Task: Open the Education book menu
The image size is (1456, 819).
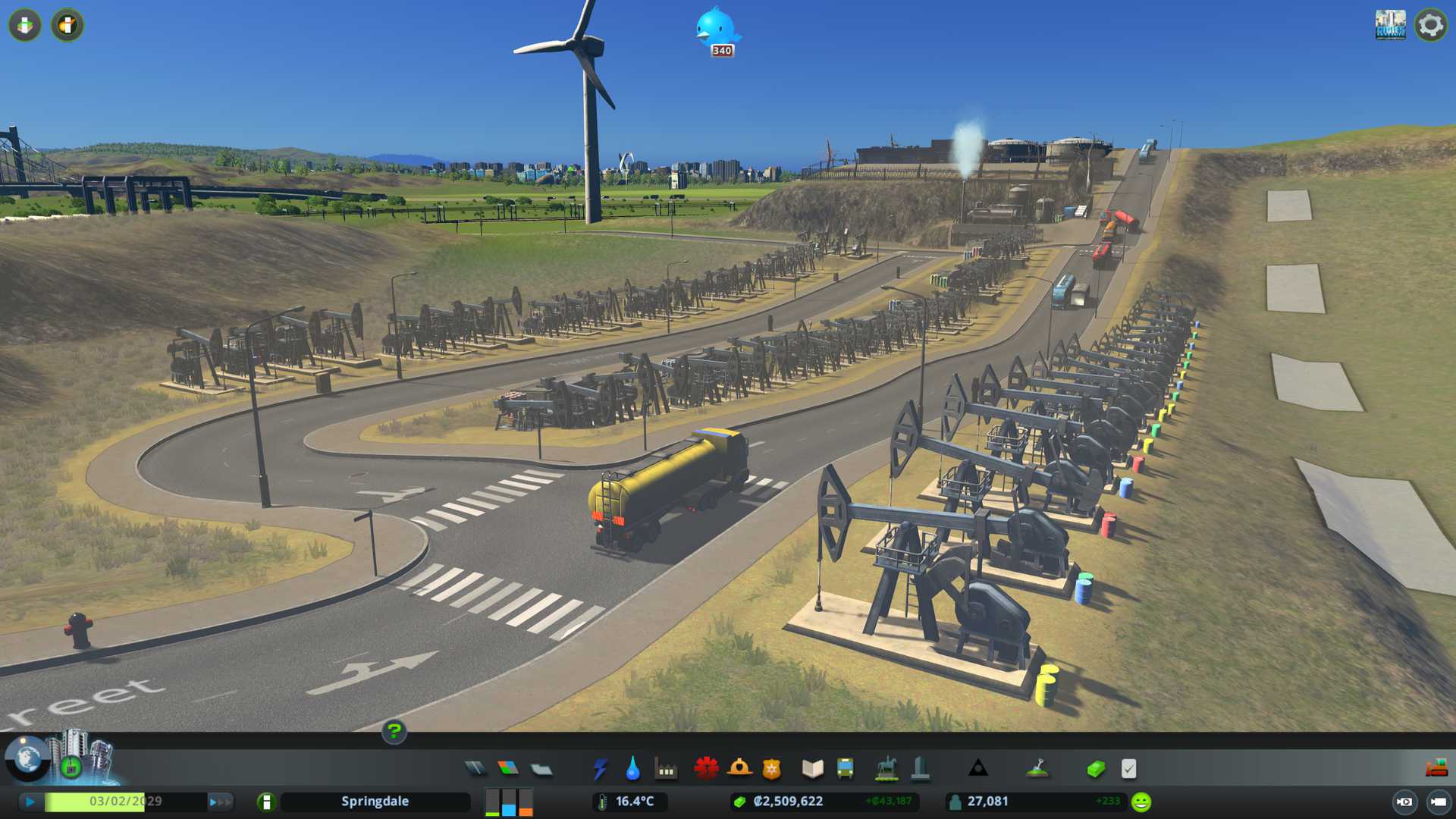Action: (x=812, y=769)
